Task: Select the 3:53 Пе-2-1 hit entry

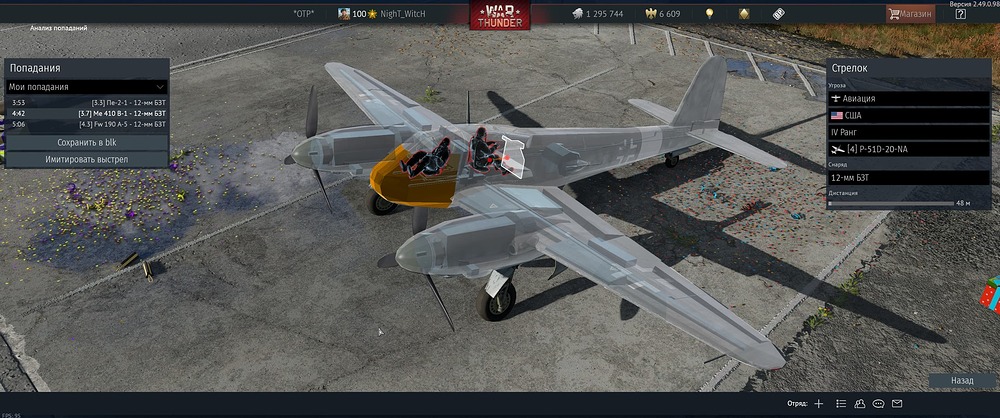Action: pyautogui.click(x=86, y=102)
